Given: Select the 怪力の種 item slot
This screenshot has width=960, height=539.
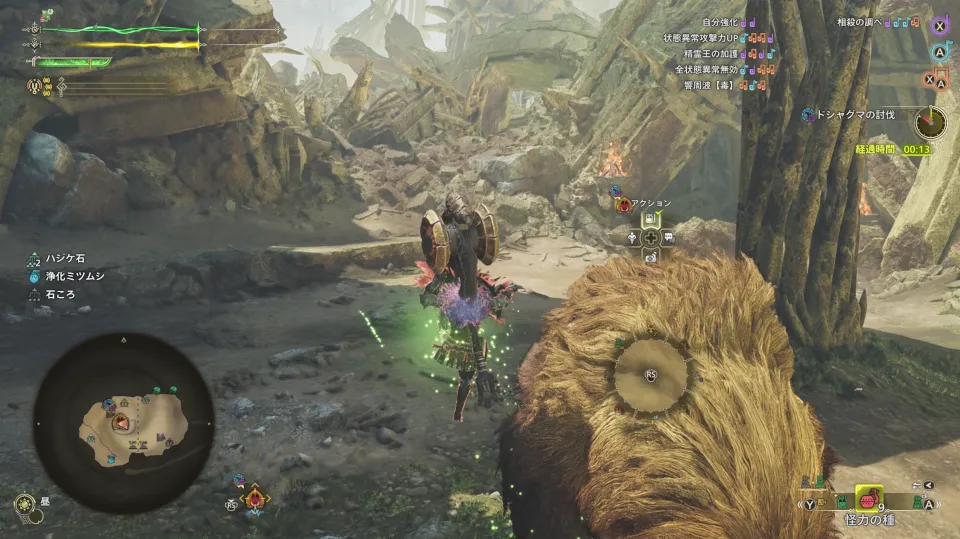Looking at the screenshot, I should click(x=869, y=498).
